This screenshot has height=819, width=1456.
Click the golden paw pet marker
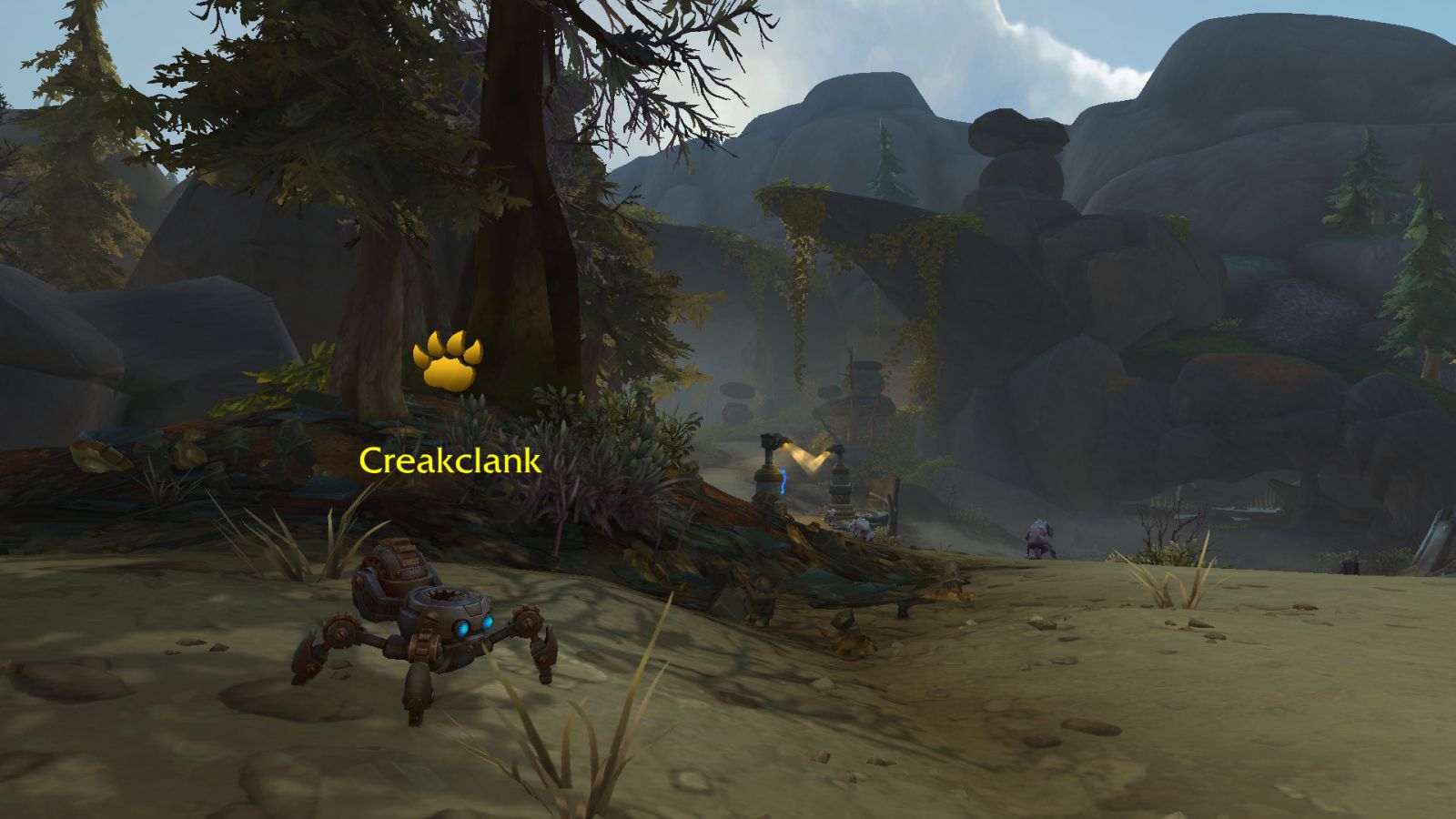[x=447, y=361]
